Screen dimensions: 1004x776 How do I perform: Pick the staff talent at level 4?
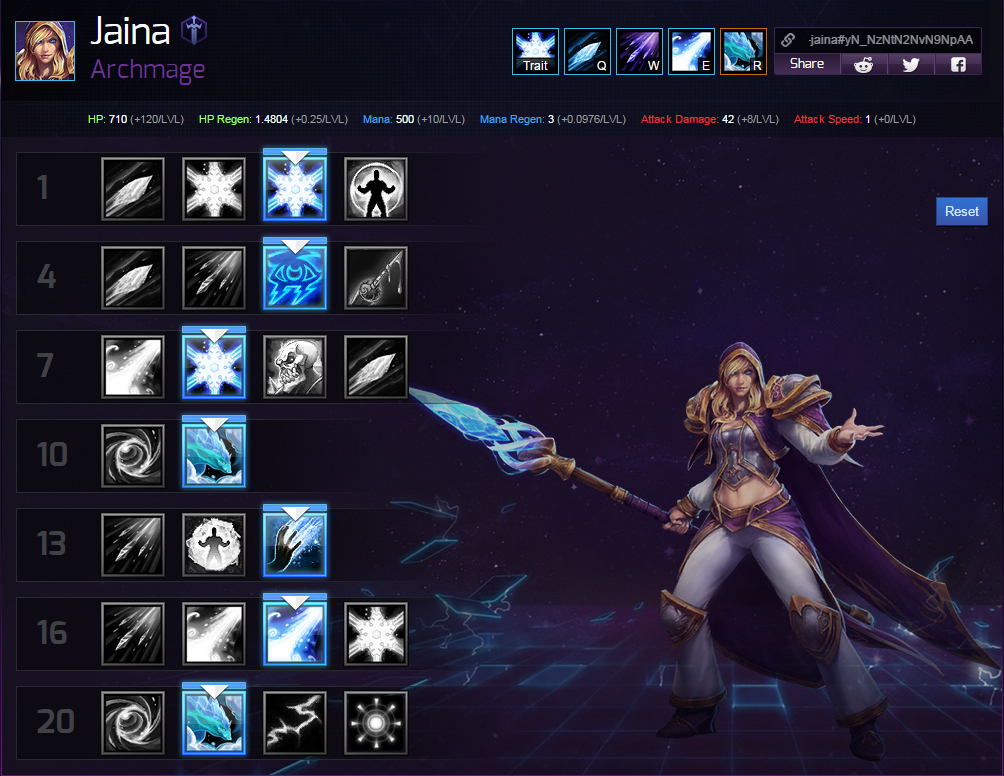[376, 278]
